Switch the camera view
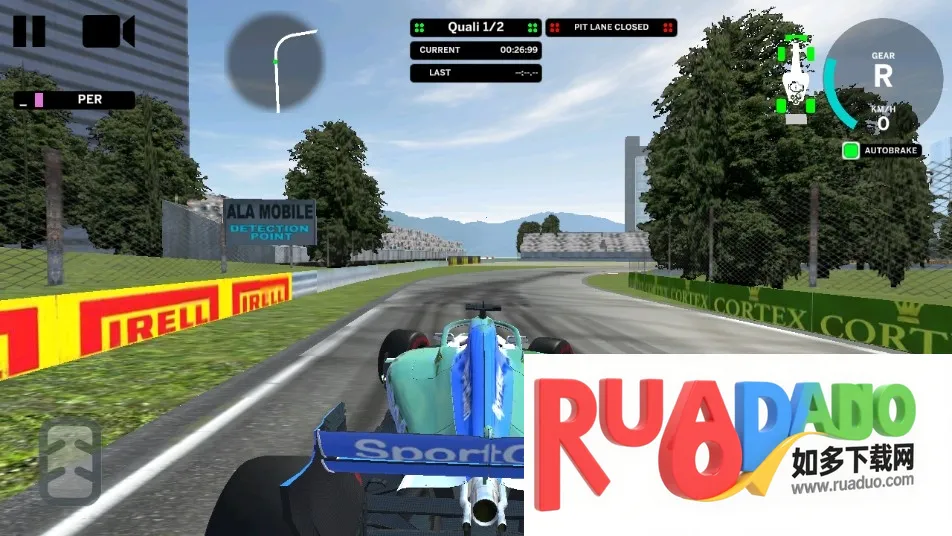The image size is (952, 536). point(108,32)
